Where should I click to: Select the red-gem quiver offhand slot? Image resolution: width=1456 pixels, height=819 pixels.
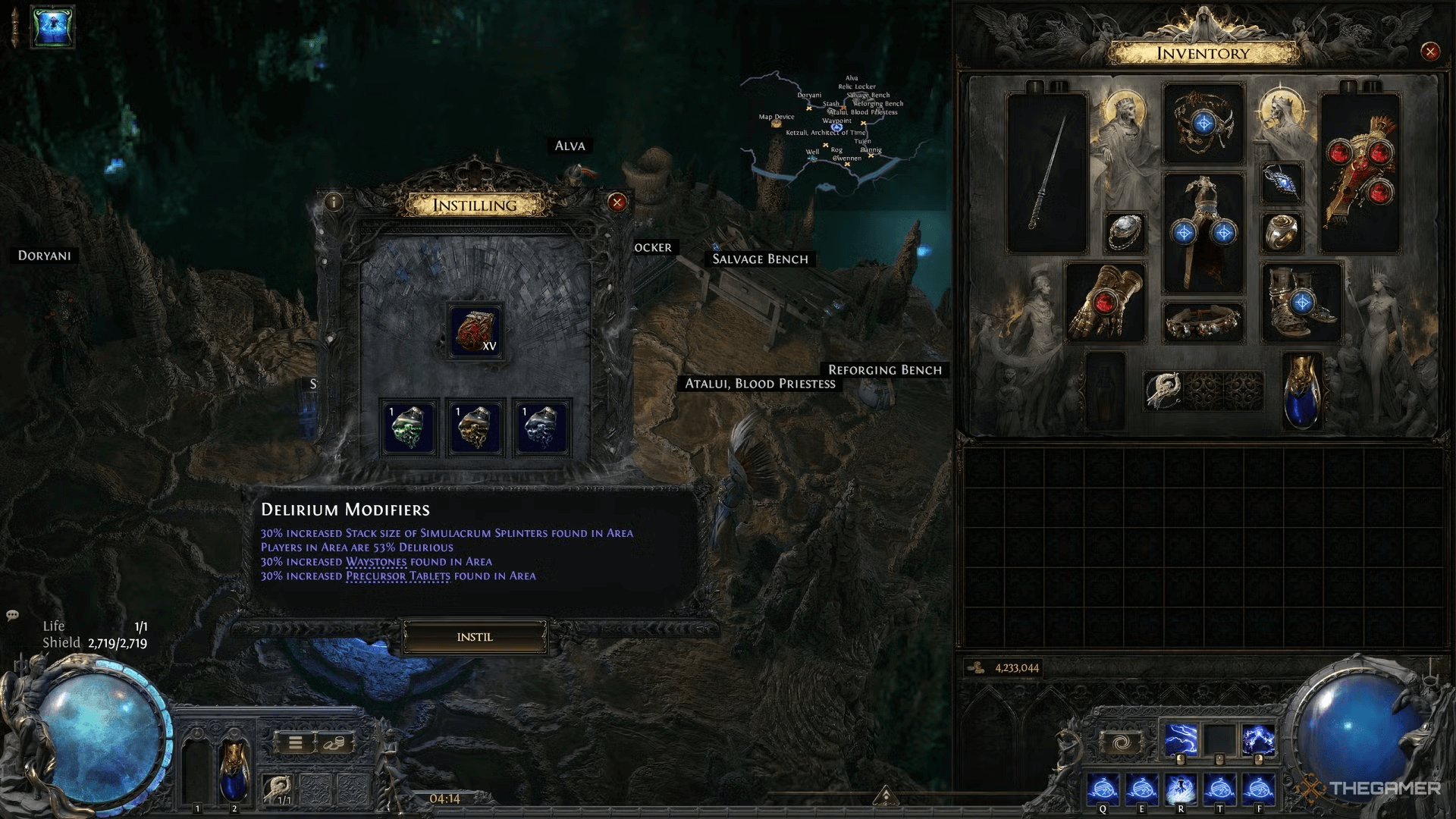point(1360,173)
